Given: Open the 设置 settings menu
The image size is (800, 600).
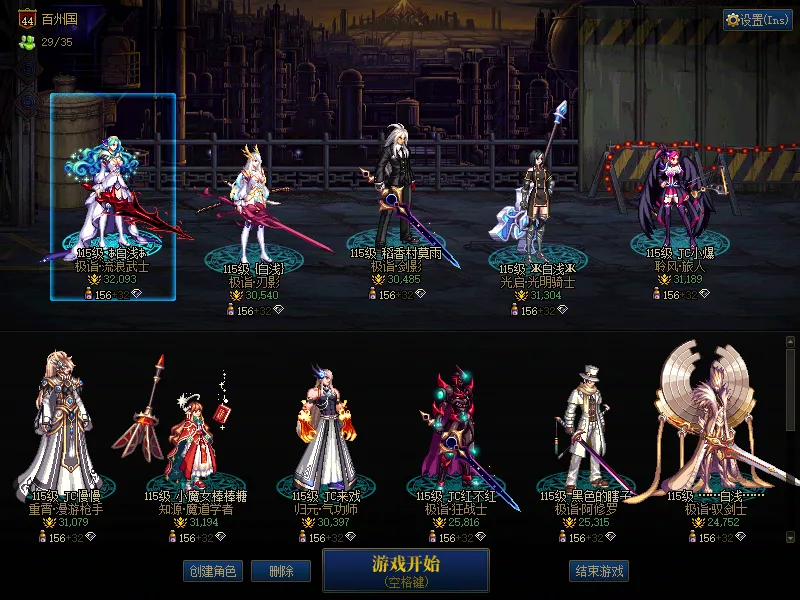Looking at the screenshot, I should pos(758,20).
